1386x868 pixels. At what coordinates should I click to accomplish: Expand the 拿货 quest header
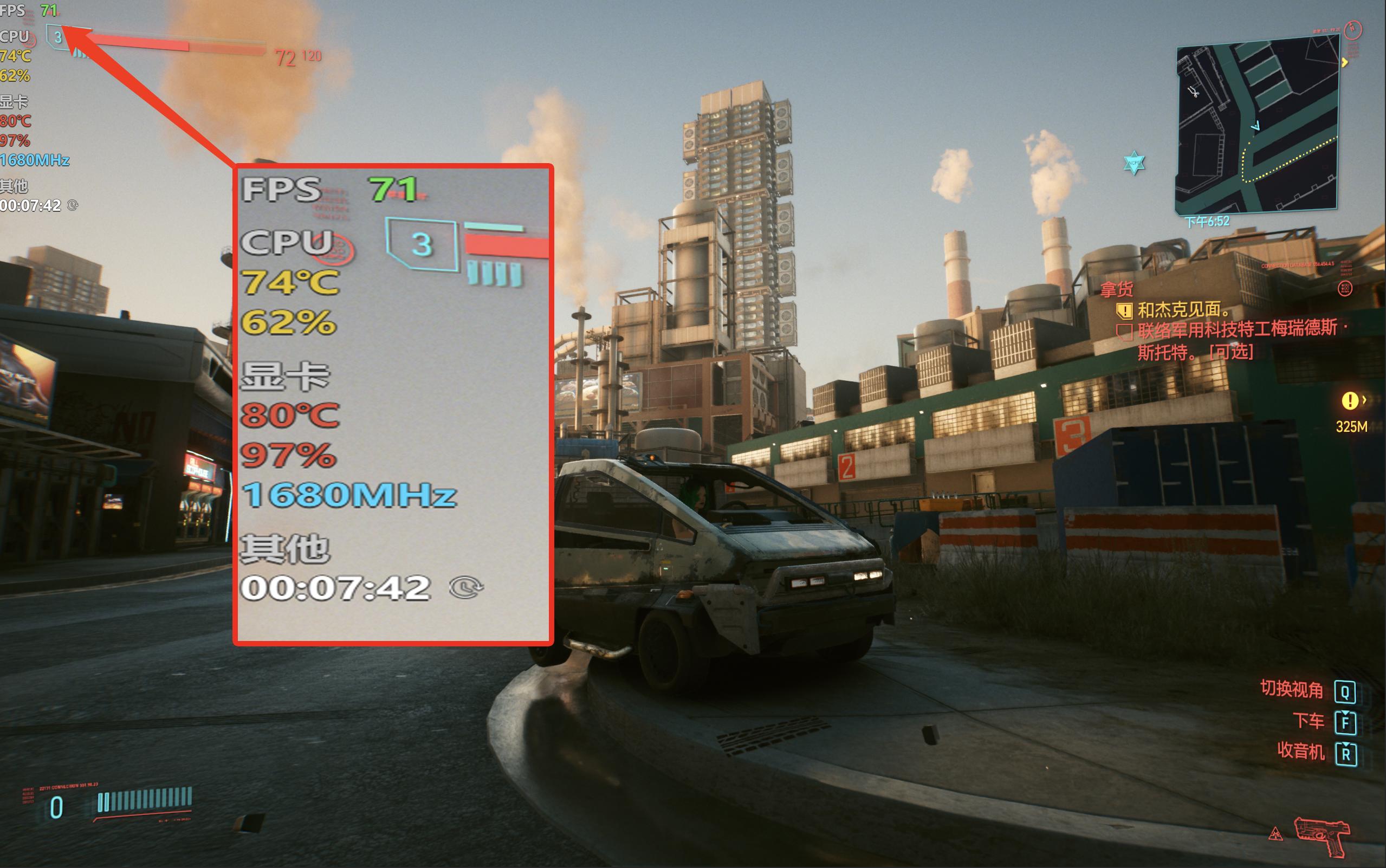pos(1117,290)
